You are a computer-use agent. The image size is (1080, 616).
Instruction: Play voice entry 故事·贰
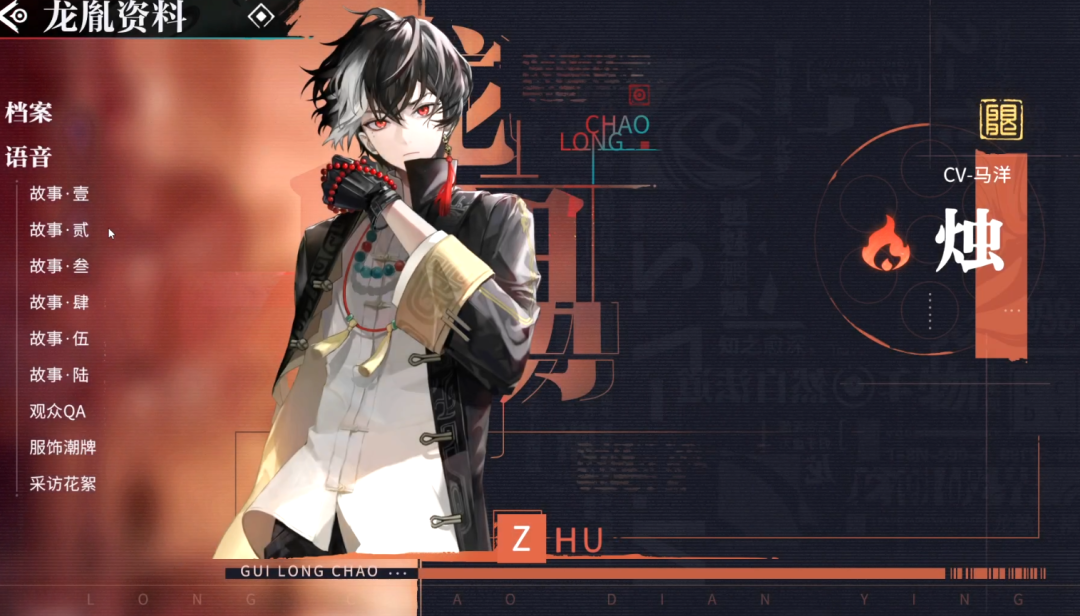(59, 230)
